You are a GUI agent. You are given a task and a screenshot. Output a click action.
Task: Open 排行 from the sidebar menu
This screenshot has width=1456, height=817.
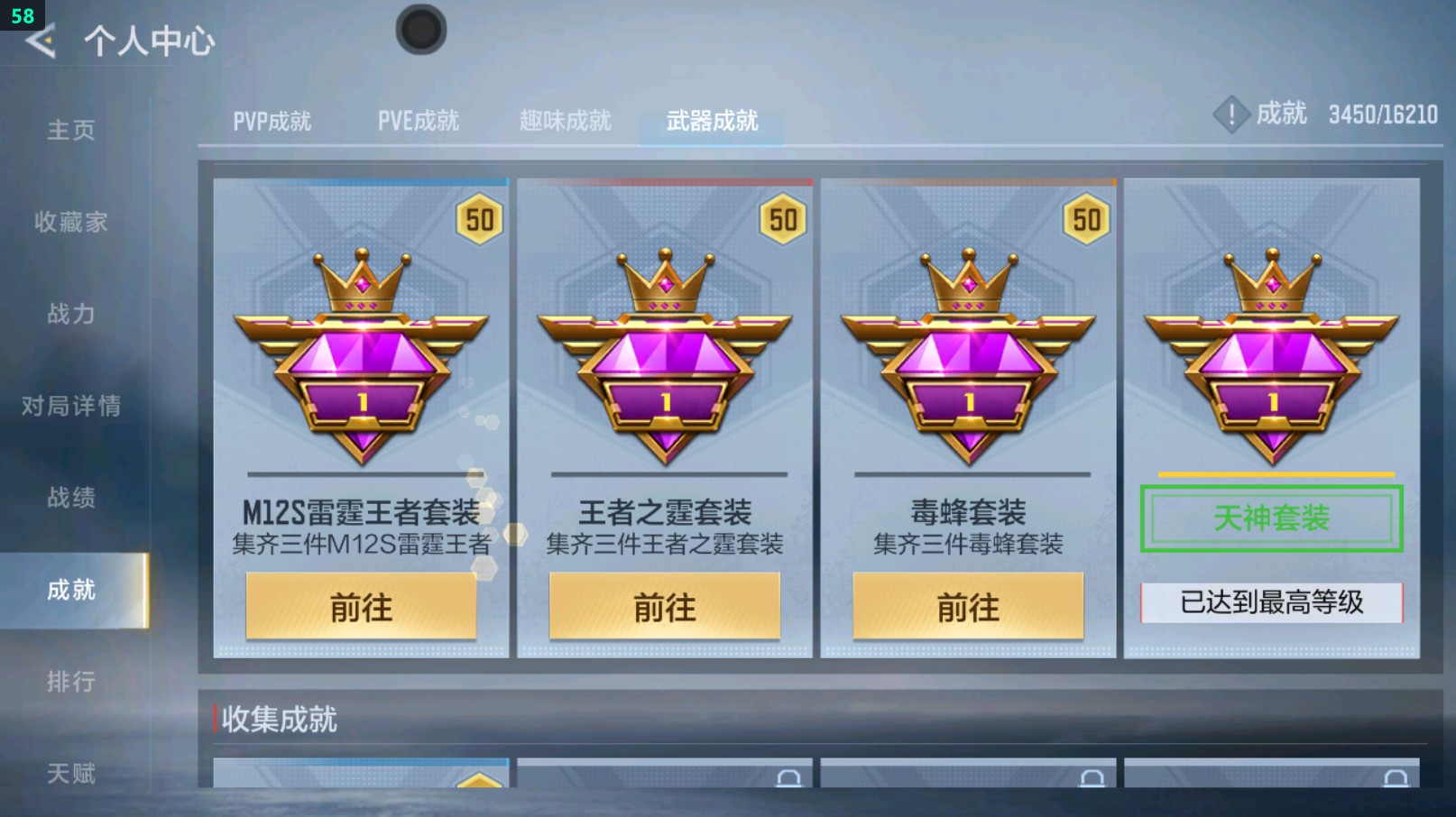(72, 683)
